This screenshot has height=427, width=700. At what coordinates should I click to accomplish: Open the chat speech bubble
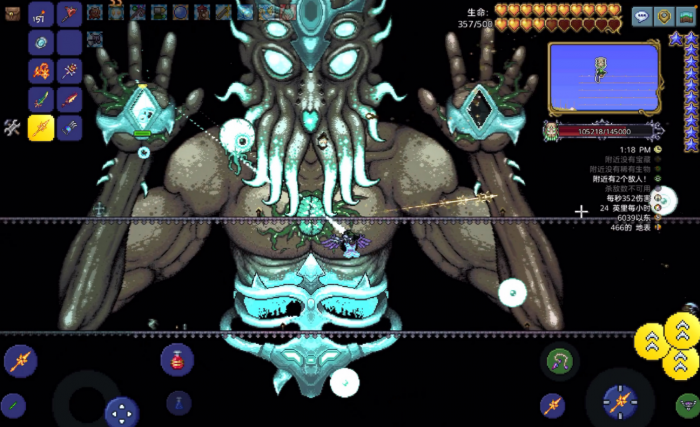(x=640, y=16)
